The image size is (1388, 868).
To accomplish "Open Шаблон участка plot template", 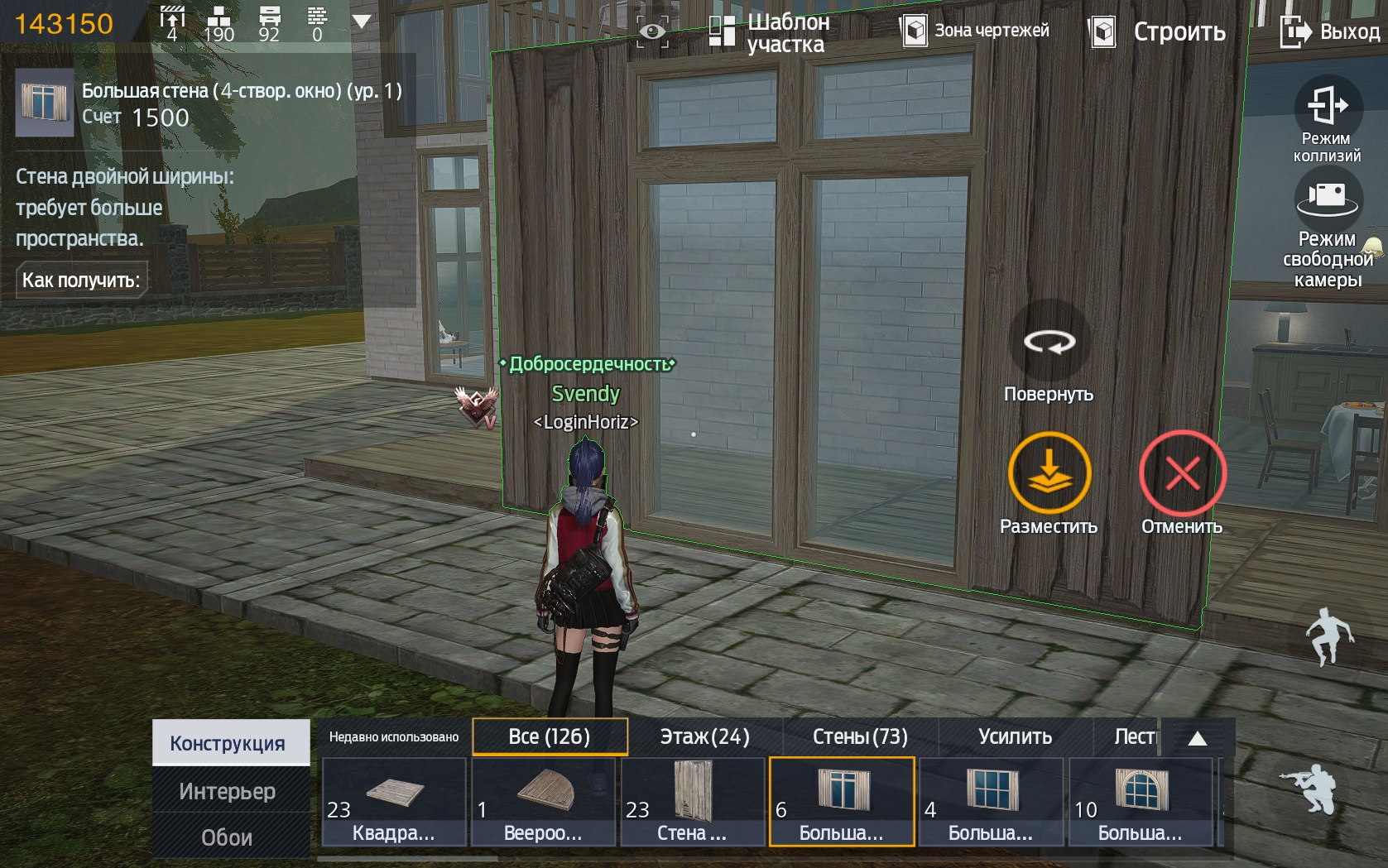I will (770, 32).
